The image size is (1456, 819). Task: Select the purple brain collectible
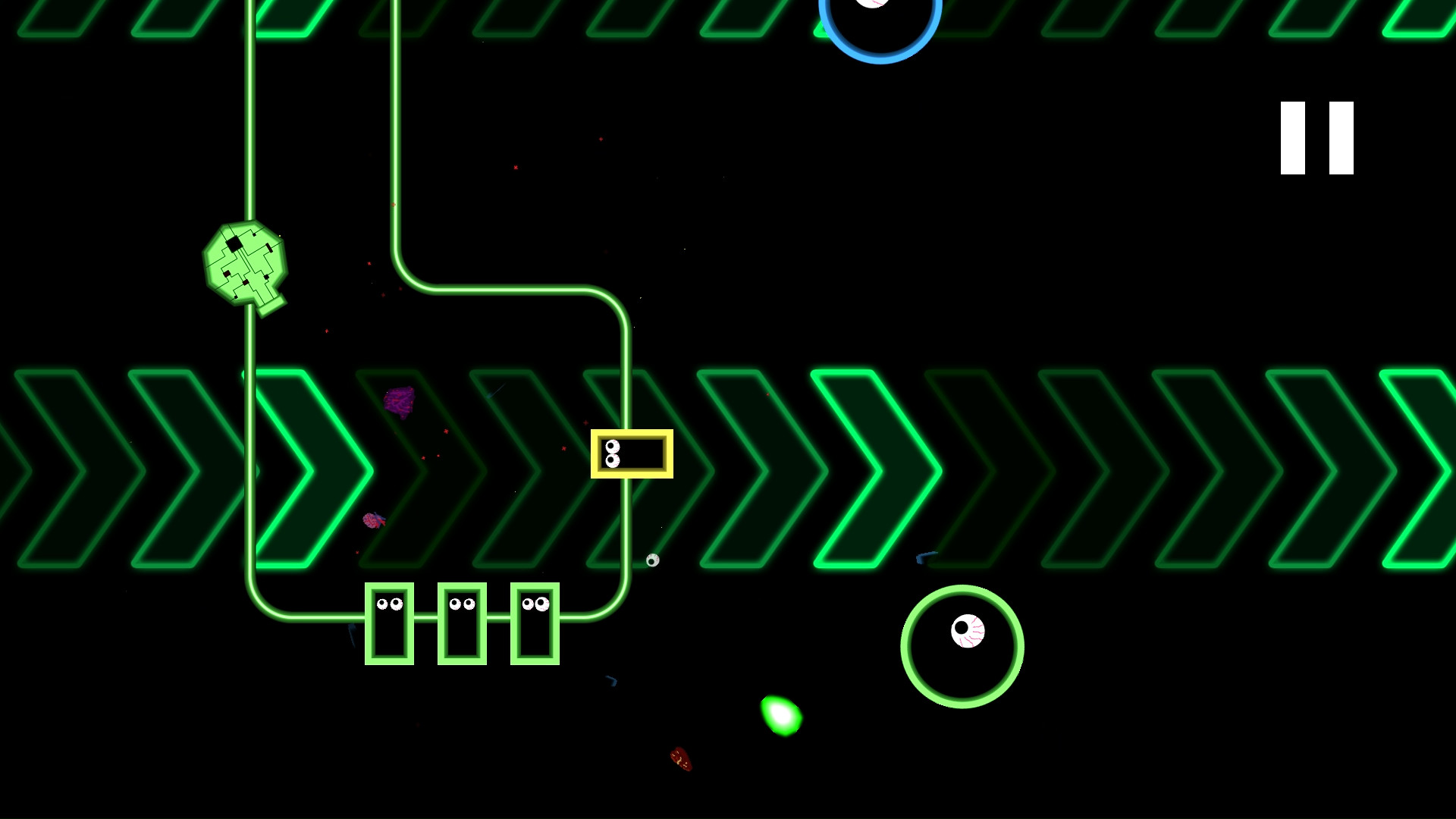pyautogui.click(x=400, y=402)
